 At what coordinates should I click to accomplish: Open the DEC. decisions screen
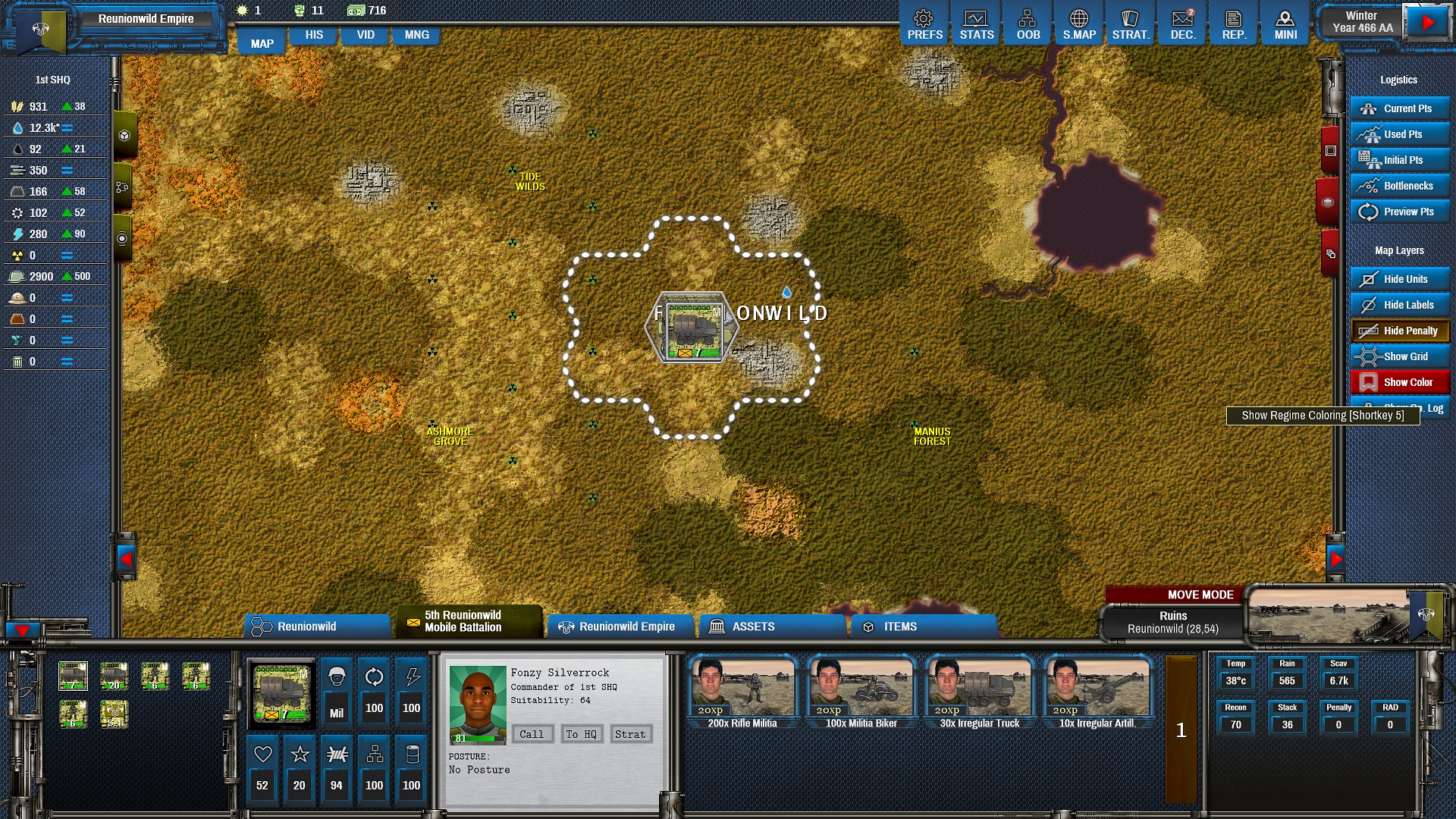(1182, 25)
